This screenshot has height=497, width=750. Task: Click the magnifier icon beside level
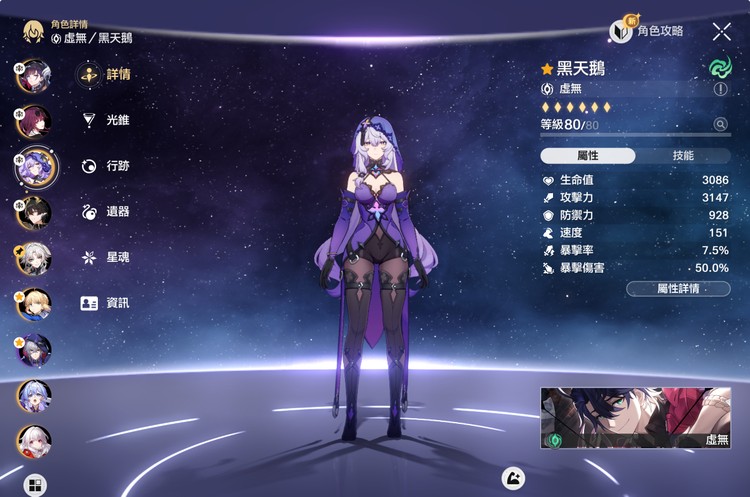pyautogui.click(x=720, y=125)
